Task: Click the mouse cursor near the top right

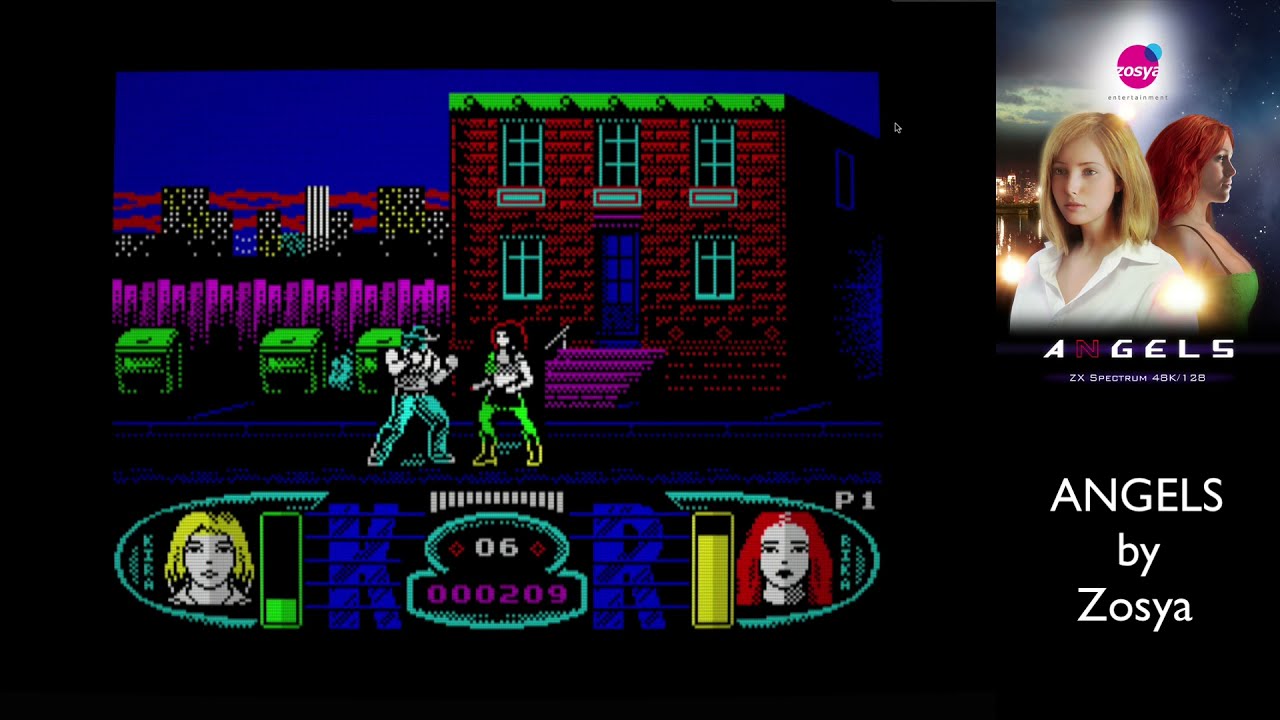Action: point(897,128)
